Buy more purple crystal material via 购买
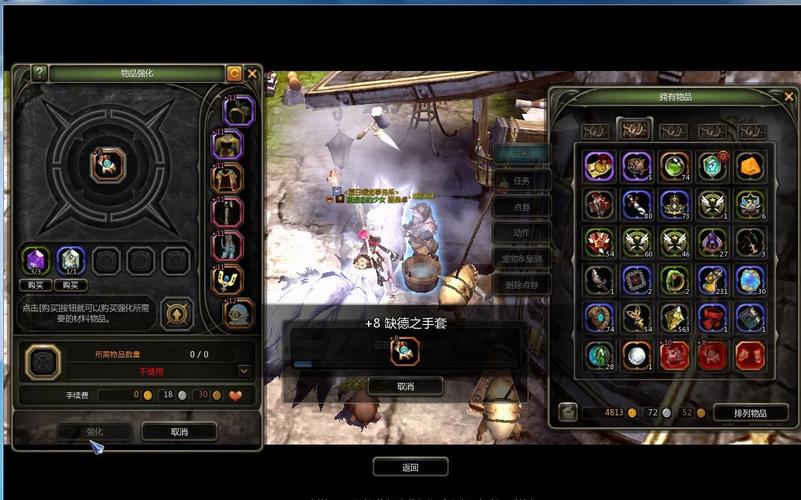The width and height of the screenshot is (801, 500). 36,285
